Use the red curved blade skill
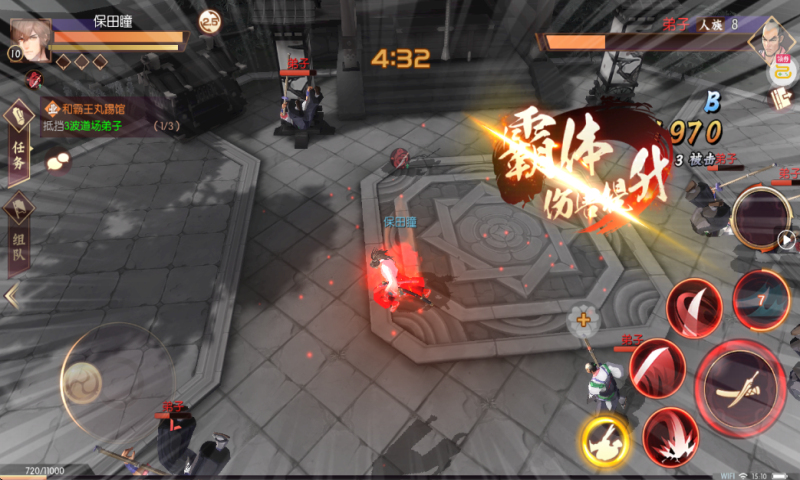 (x=695, y=307)
